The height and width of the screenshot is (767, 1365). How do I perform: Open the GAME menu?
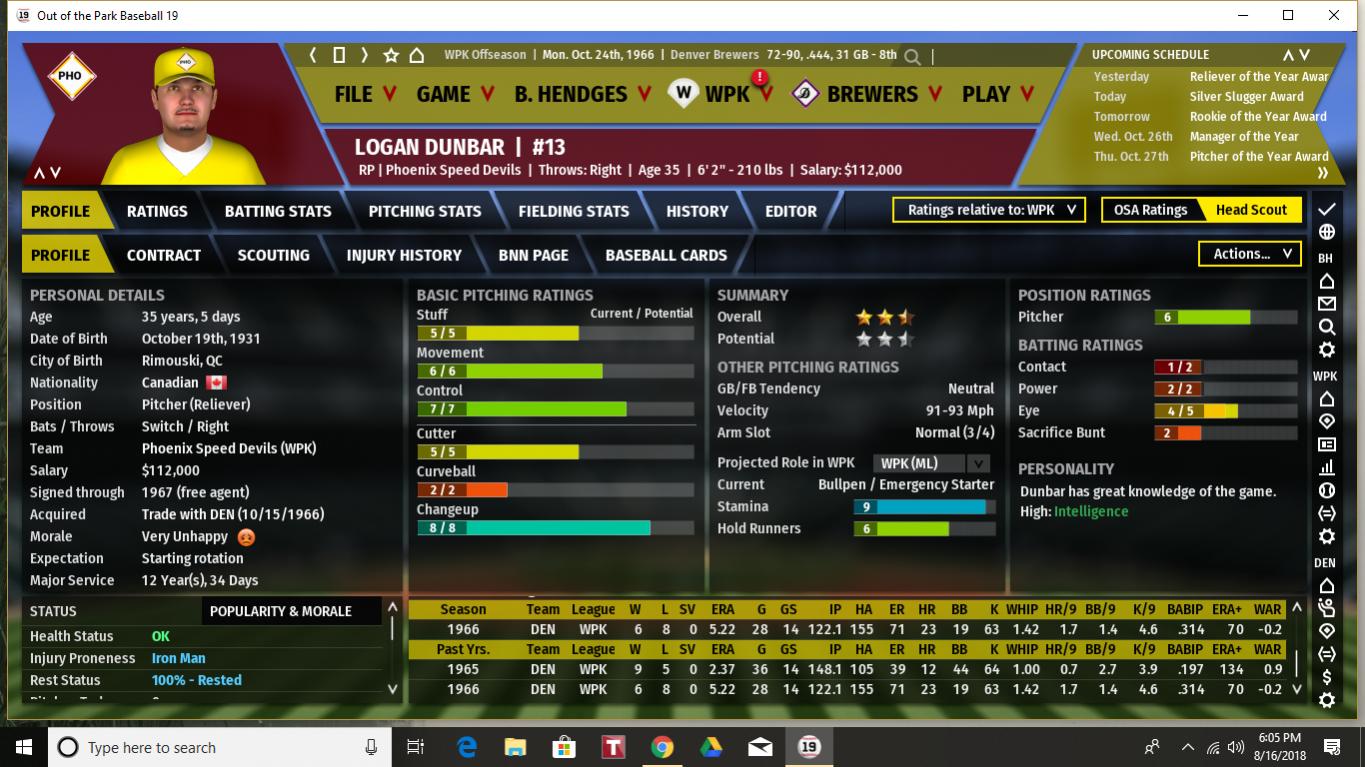(454, 94)
